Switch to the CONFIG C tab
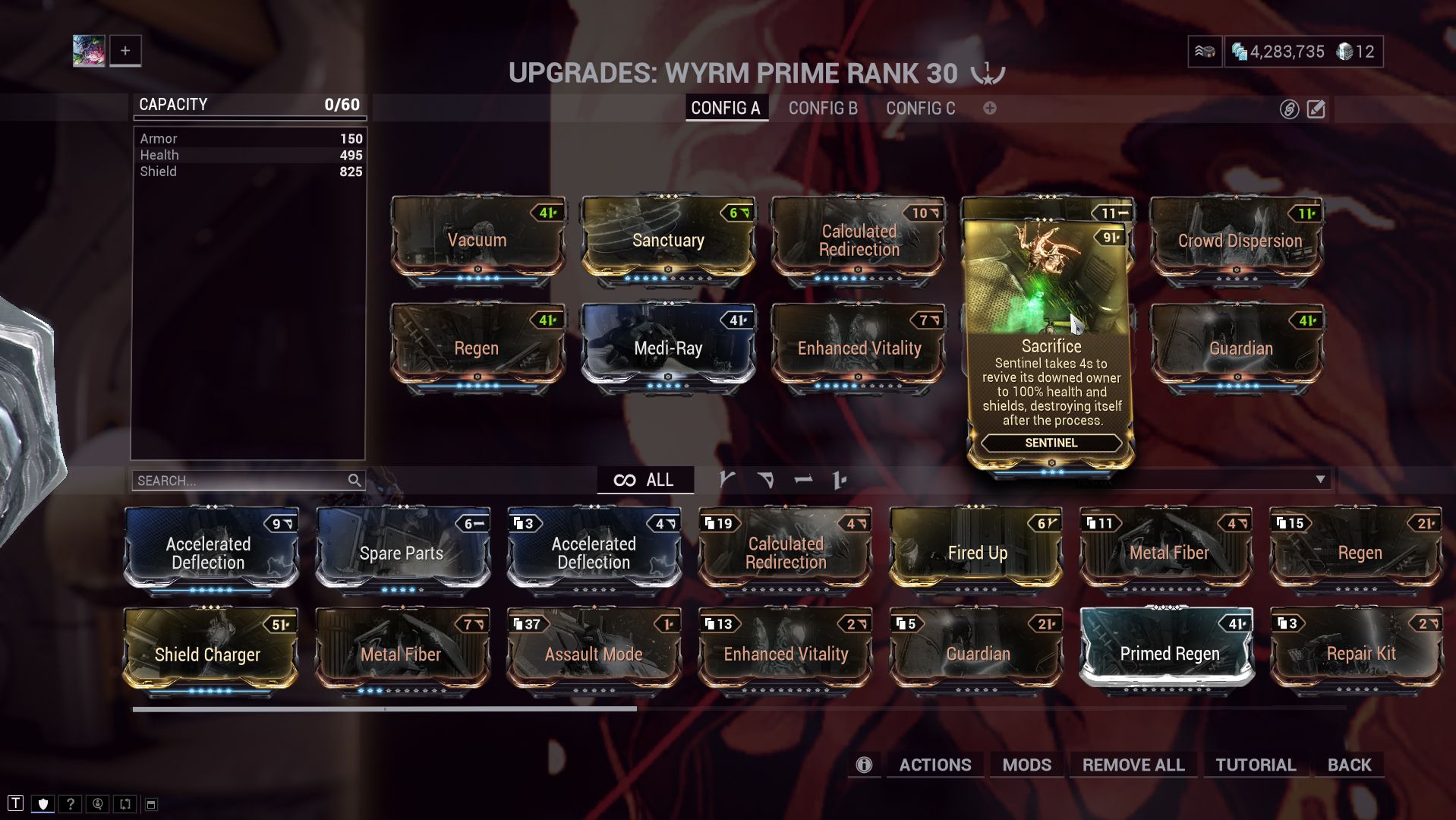The height and width of the screenshot is (820, 1456). (x=921, y=109)
